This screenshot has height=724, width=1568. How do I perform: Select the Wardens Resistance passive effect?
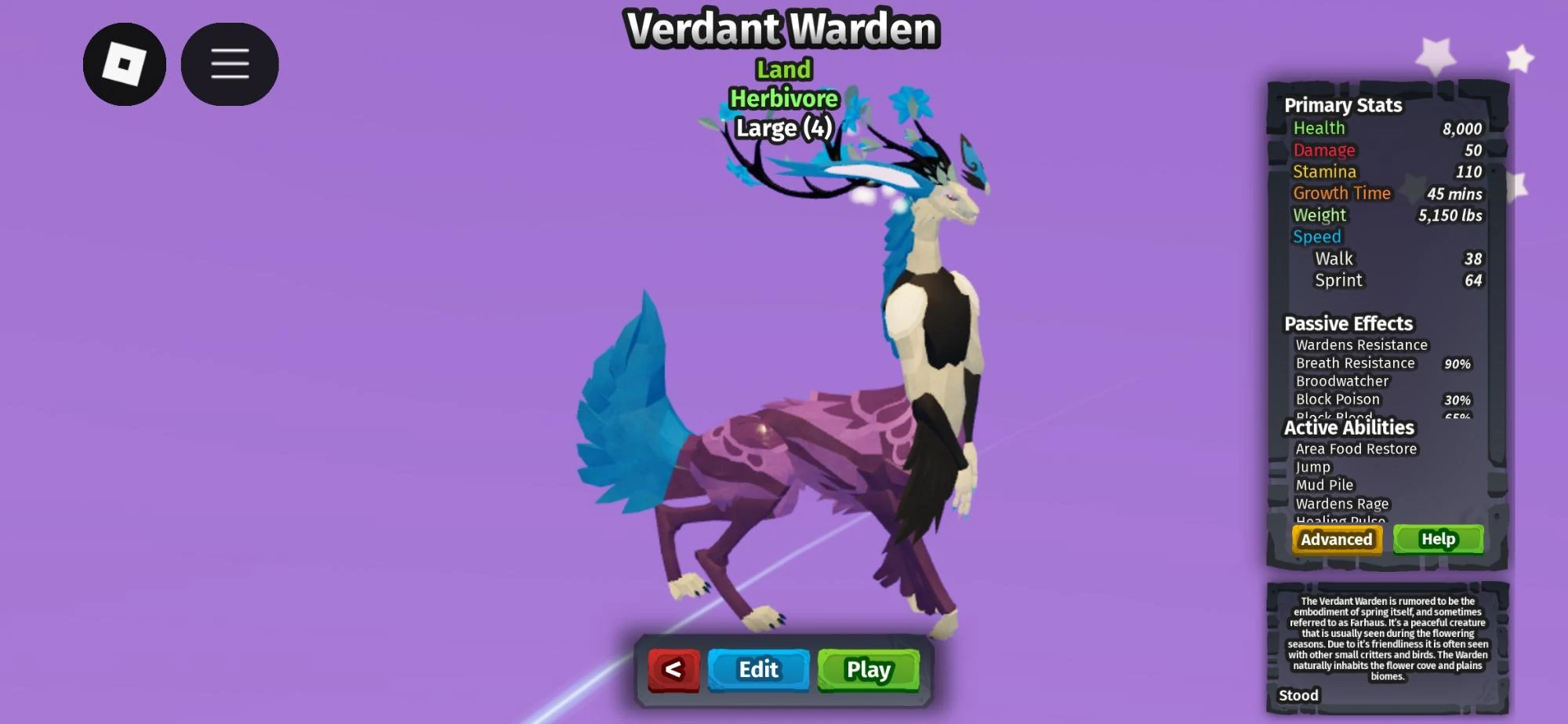[x=1363, y=344]
